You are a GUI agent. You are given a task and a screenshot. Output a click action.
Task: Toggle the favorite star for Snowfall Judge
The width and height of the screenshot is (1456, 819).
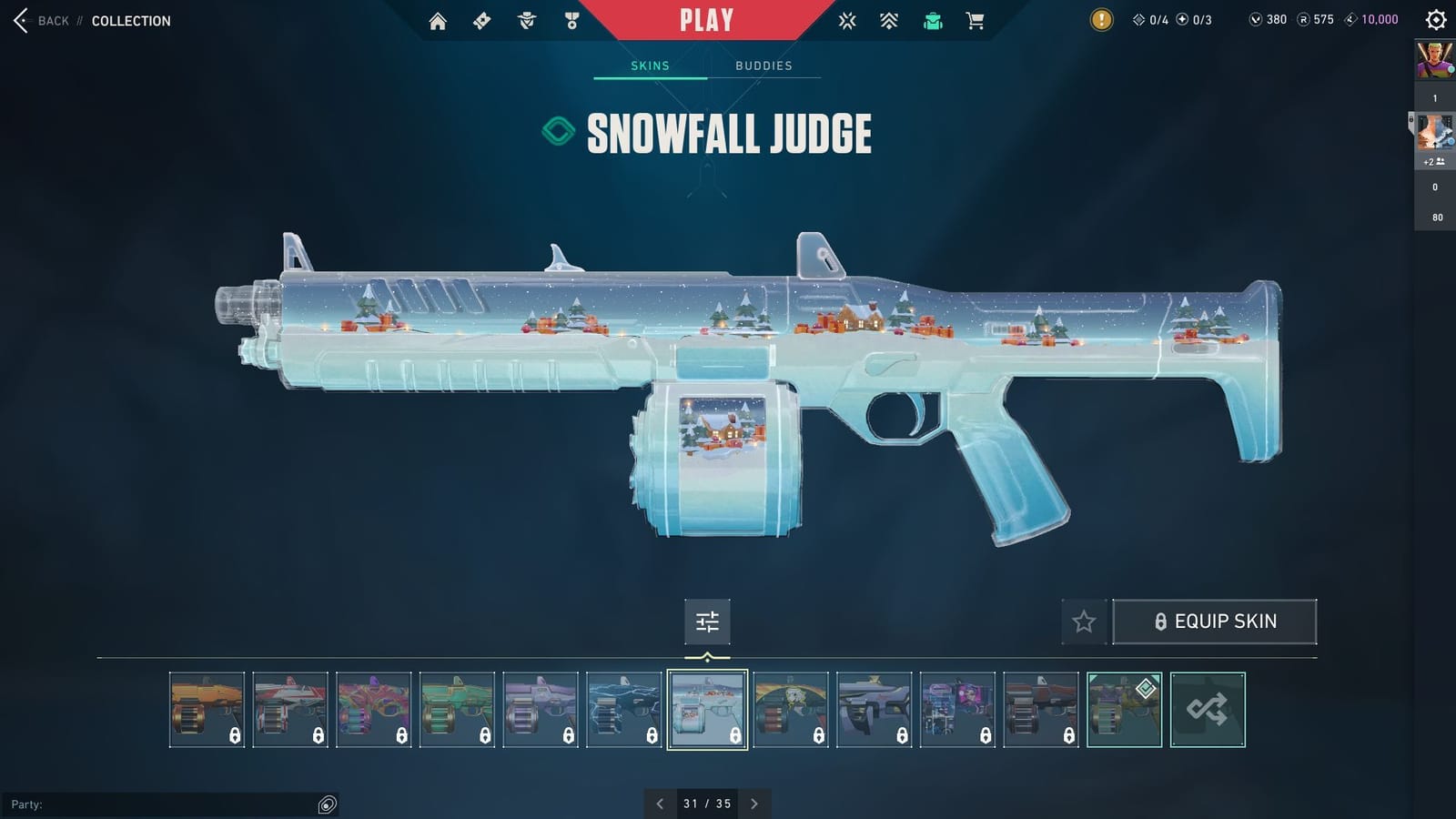coord(1083,622)
